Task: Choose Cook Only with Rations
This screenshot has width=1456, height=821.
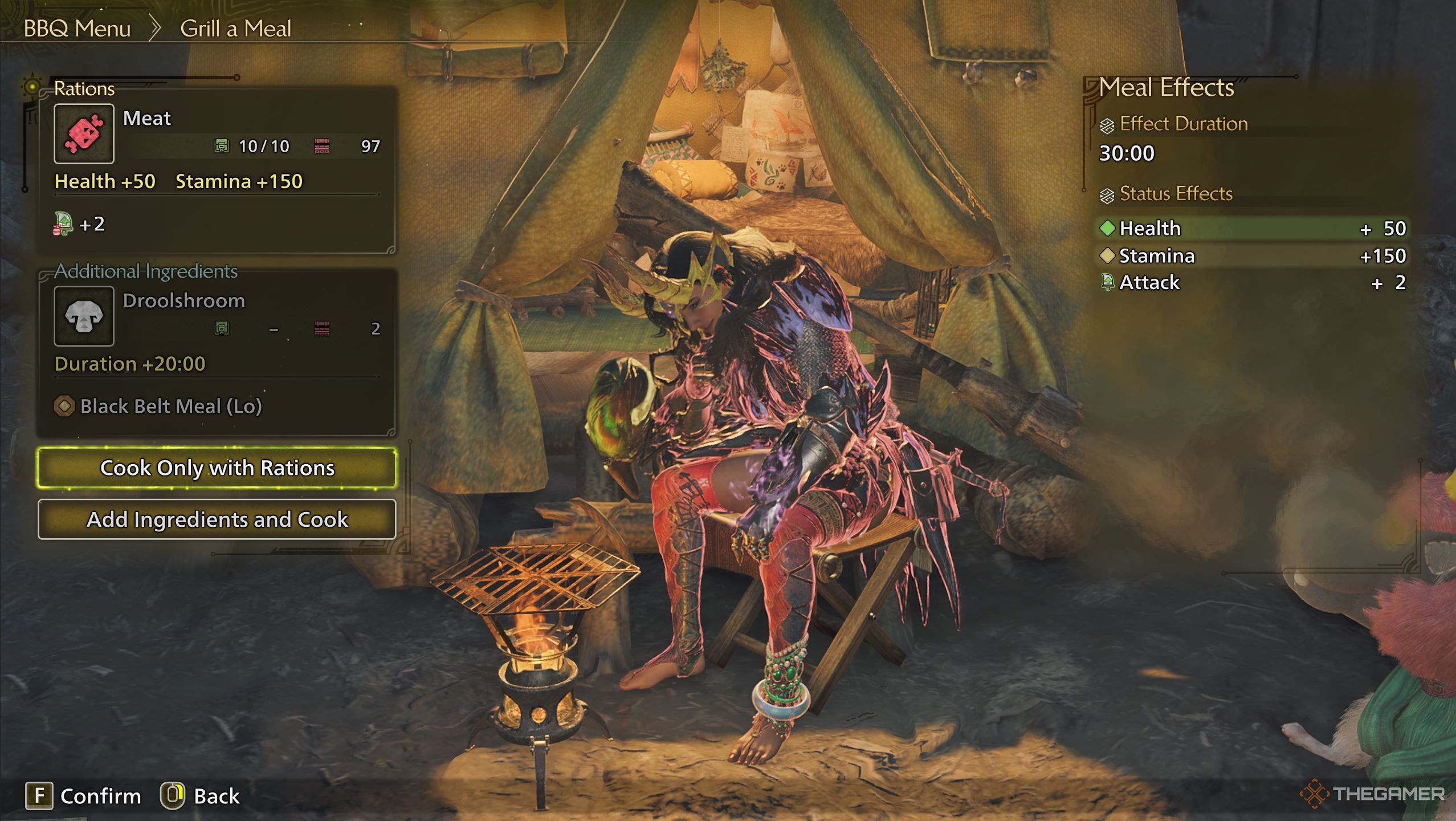Action: [217, 468]
